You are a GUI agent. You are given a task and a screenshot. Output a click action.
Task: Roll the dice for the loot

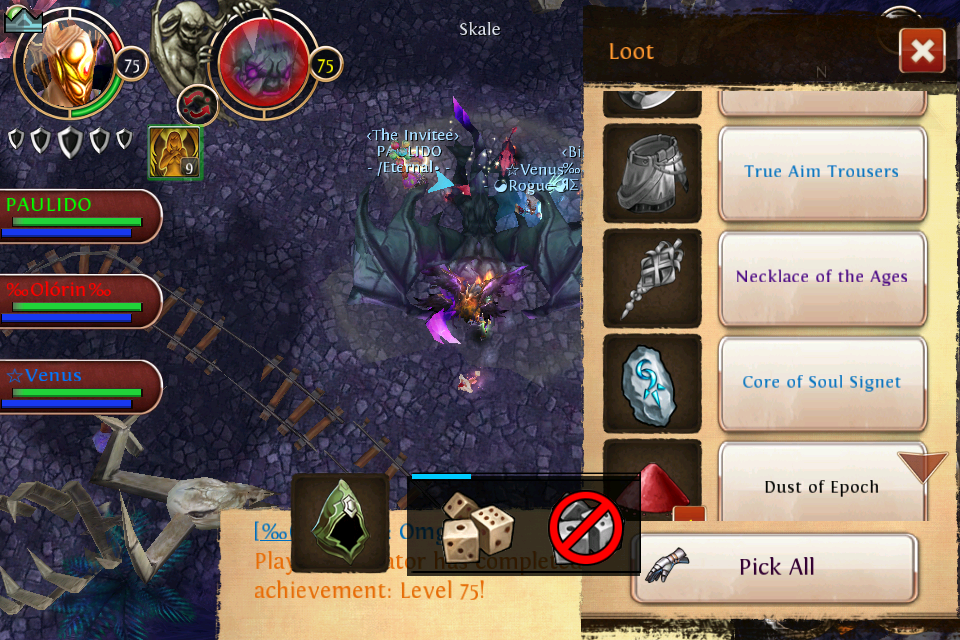coord(478,526)
